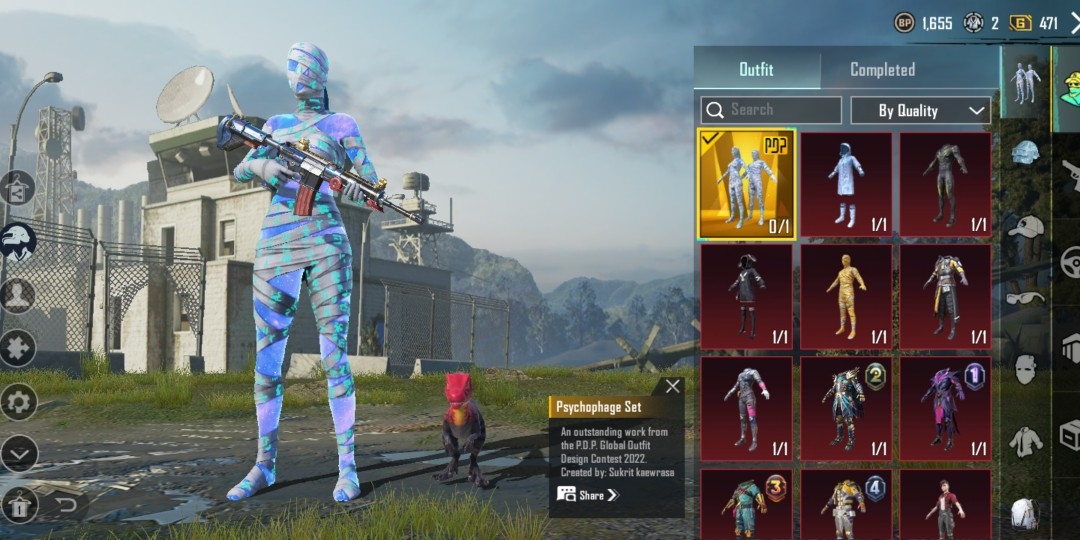Select the armored outfit with level 2 badge
Viewport: 1080px width, 540px height.
pos(846,408)
